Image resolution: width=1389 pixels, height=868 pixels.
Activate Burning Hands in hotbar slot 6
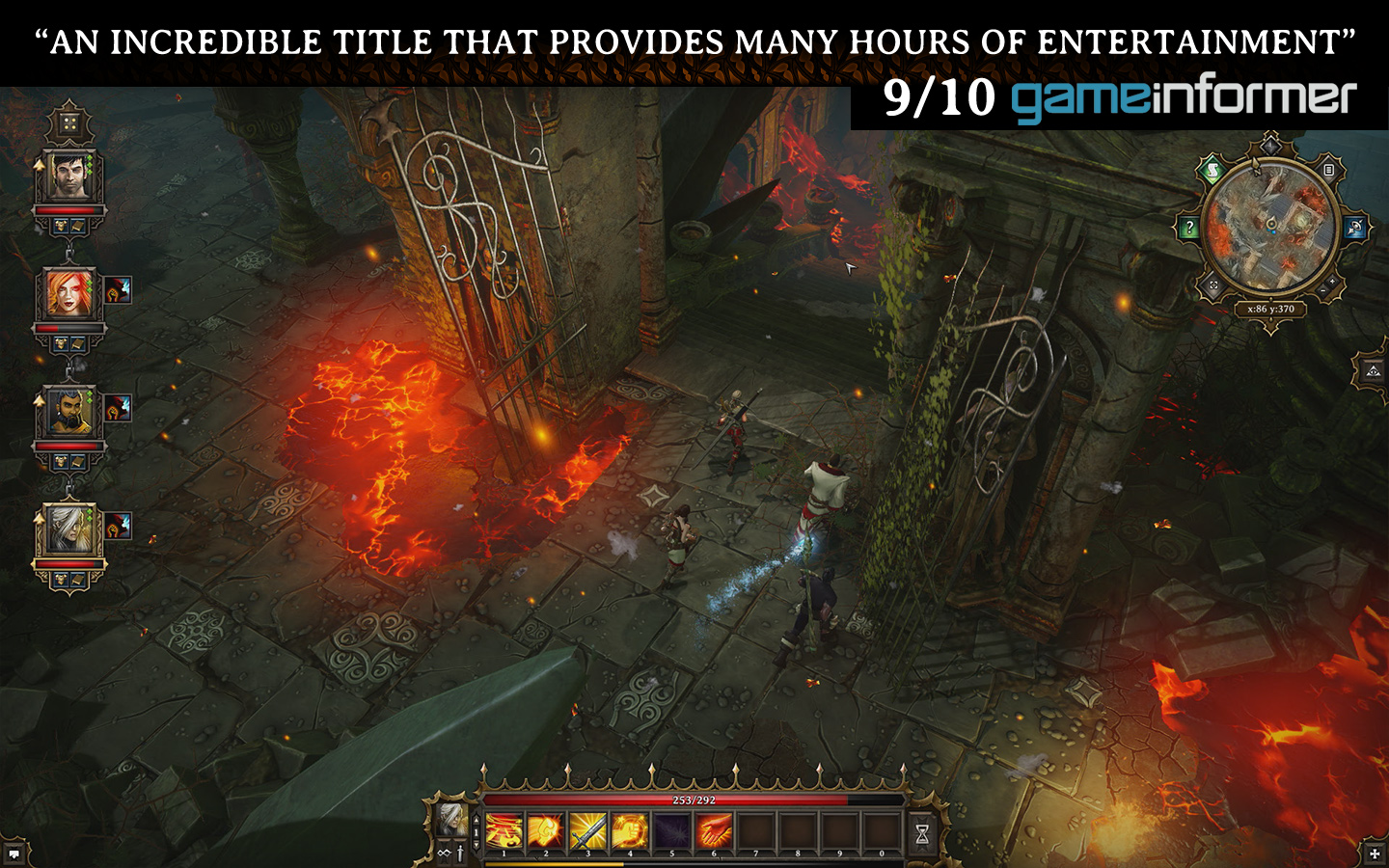(x=713, y=829)
